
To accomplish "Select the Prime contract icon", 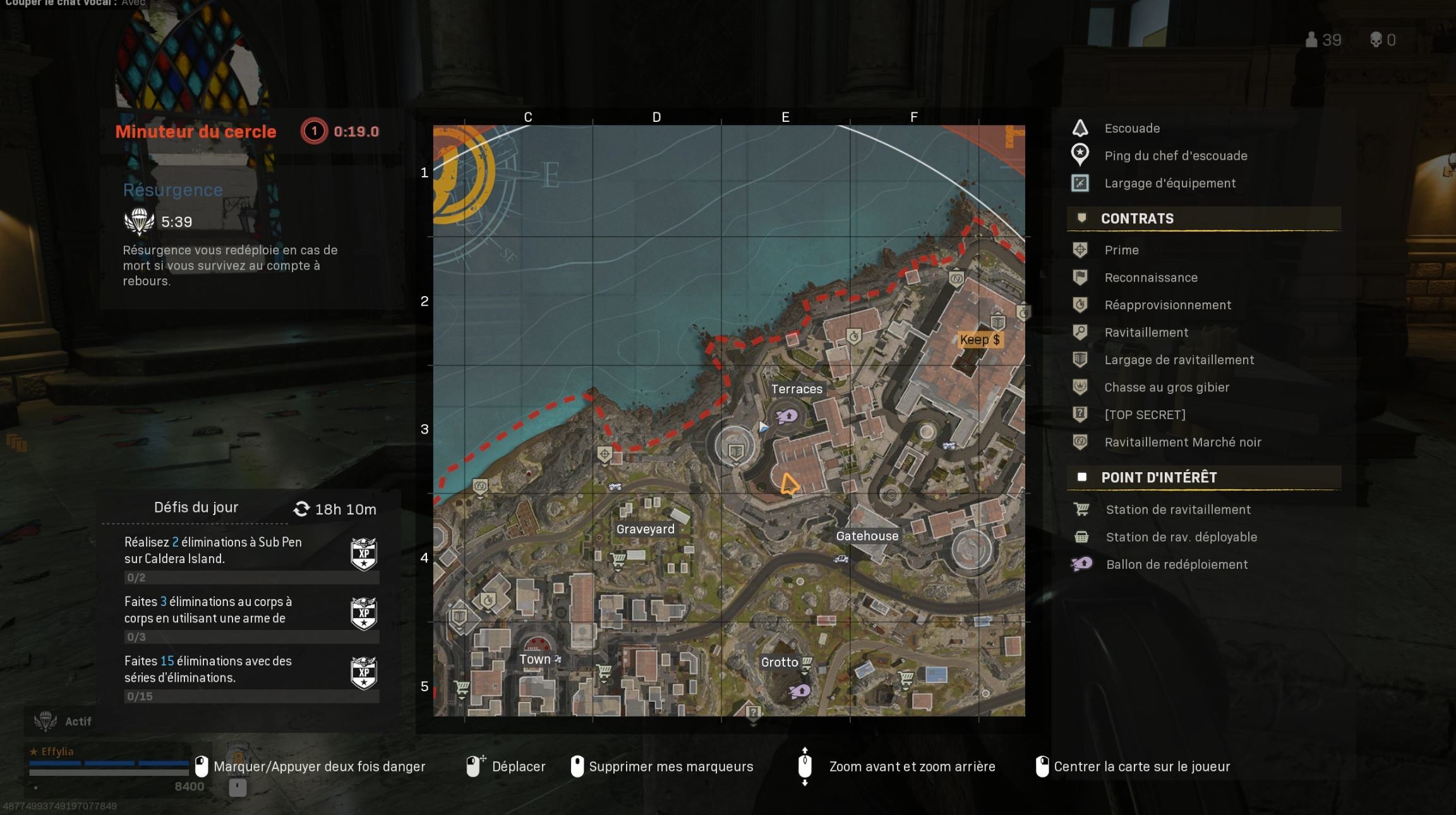I will coord(1080,250).
